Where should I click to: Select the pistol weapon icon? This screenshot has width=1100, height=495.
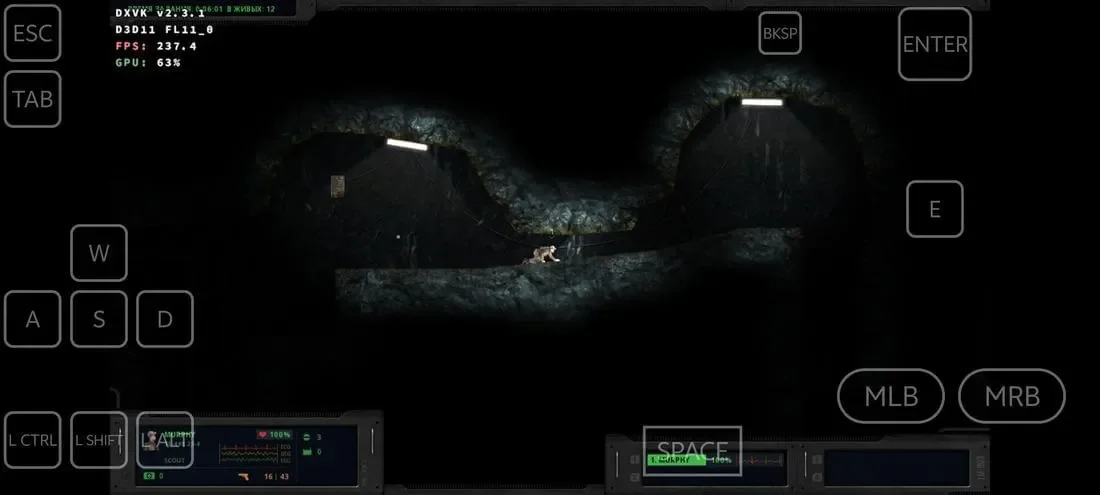click(x=244, y=477)
